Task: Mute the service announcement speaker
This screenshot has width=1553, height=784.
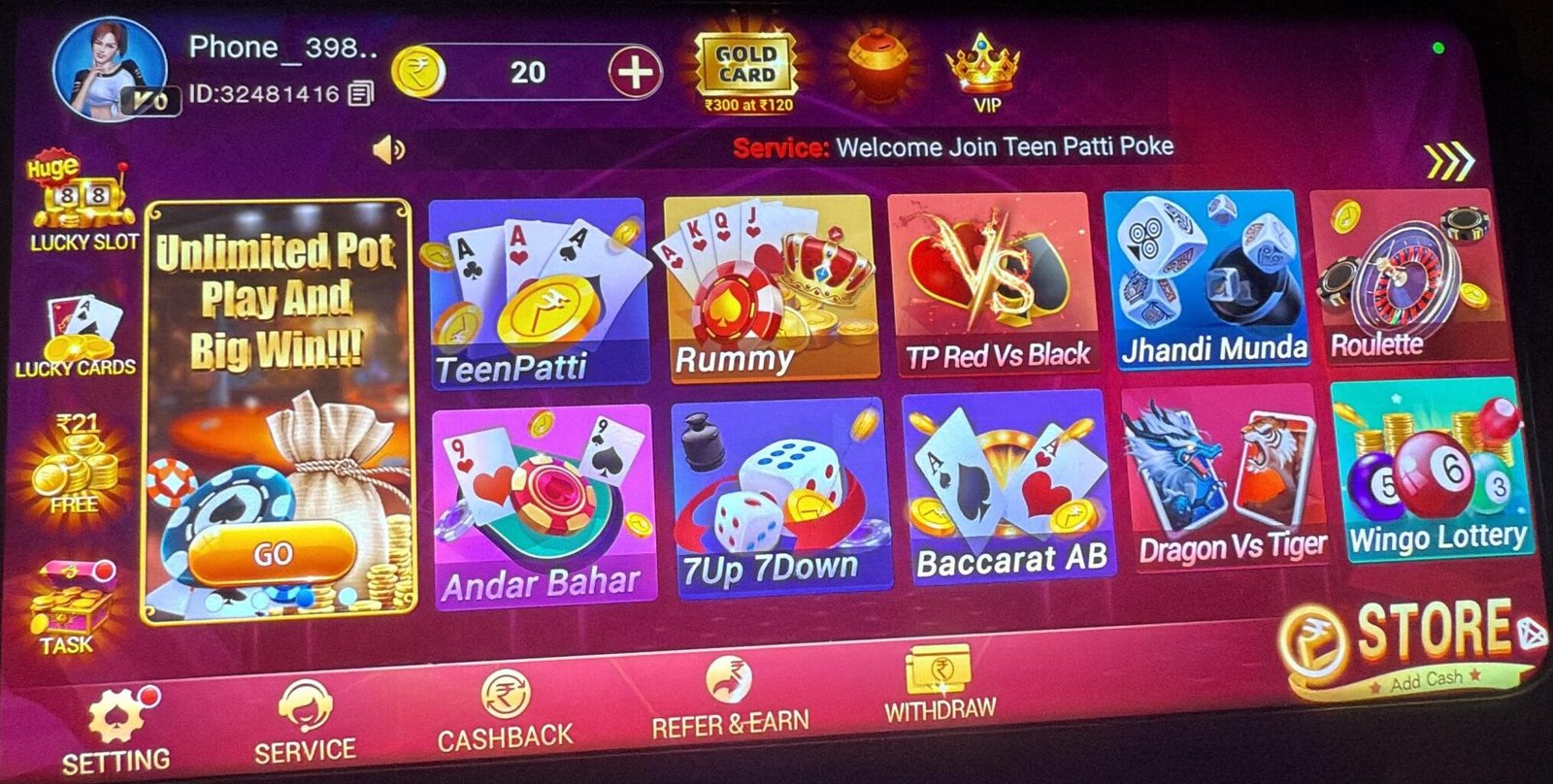Action: point(387,147)
